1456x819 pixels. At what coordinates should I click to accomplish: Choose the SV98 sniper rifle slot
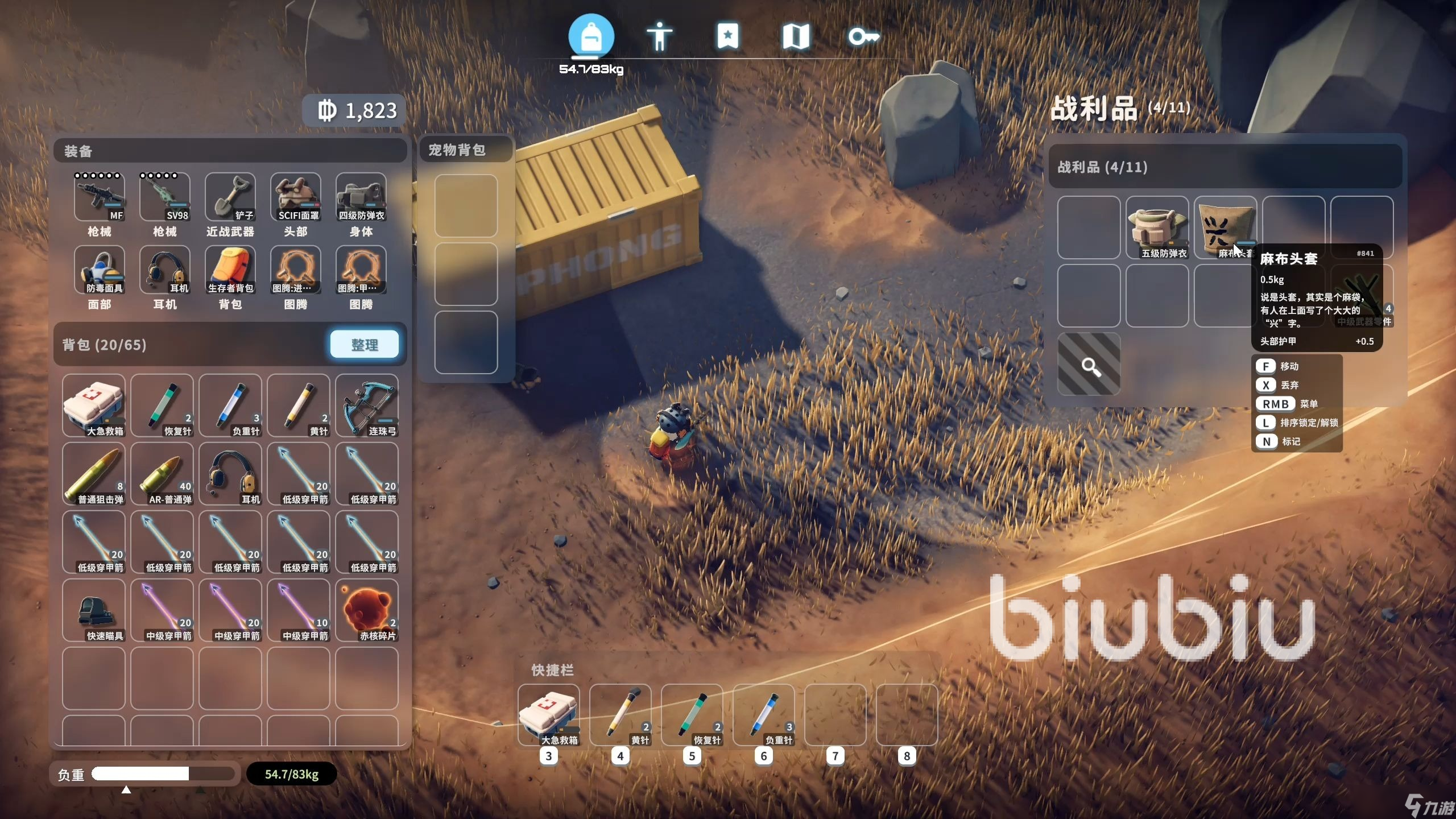coord(164,197)
